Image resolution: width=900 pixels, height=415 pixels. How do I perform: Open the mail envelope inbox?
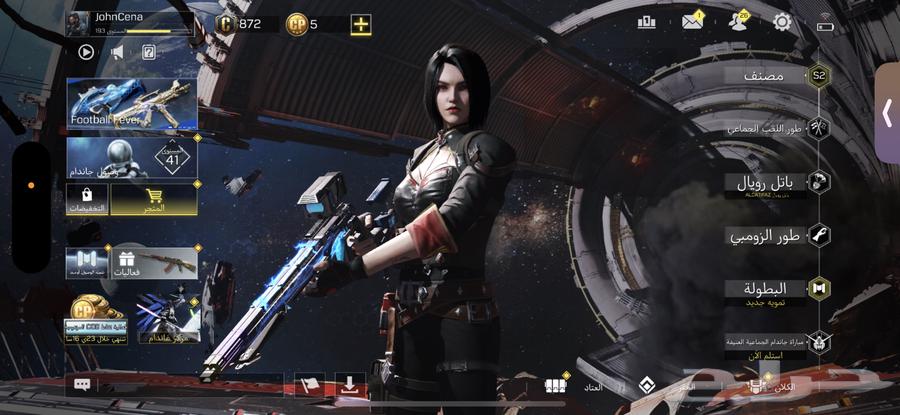point(692,21)
